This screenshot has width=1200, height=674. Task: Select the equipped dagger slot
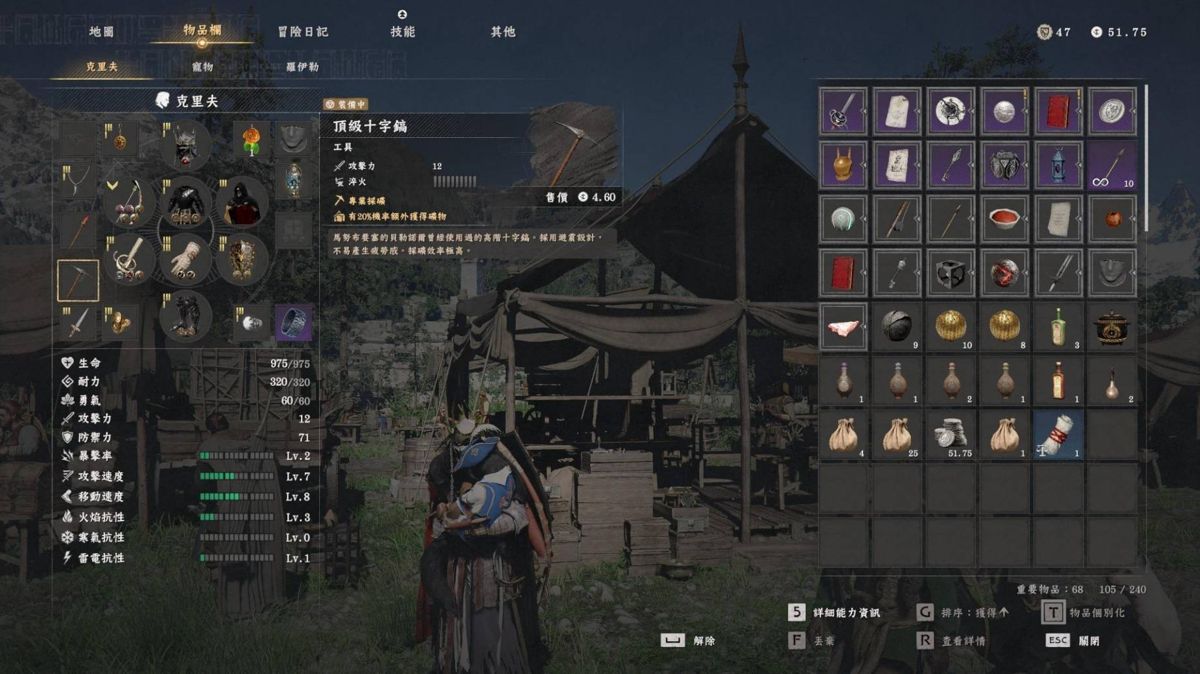77,322
